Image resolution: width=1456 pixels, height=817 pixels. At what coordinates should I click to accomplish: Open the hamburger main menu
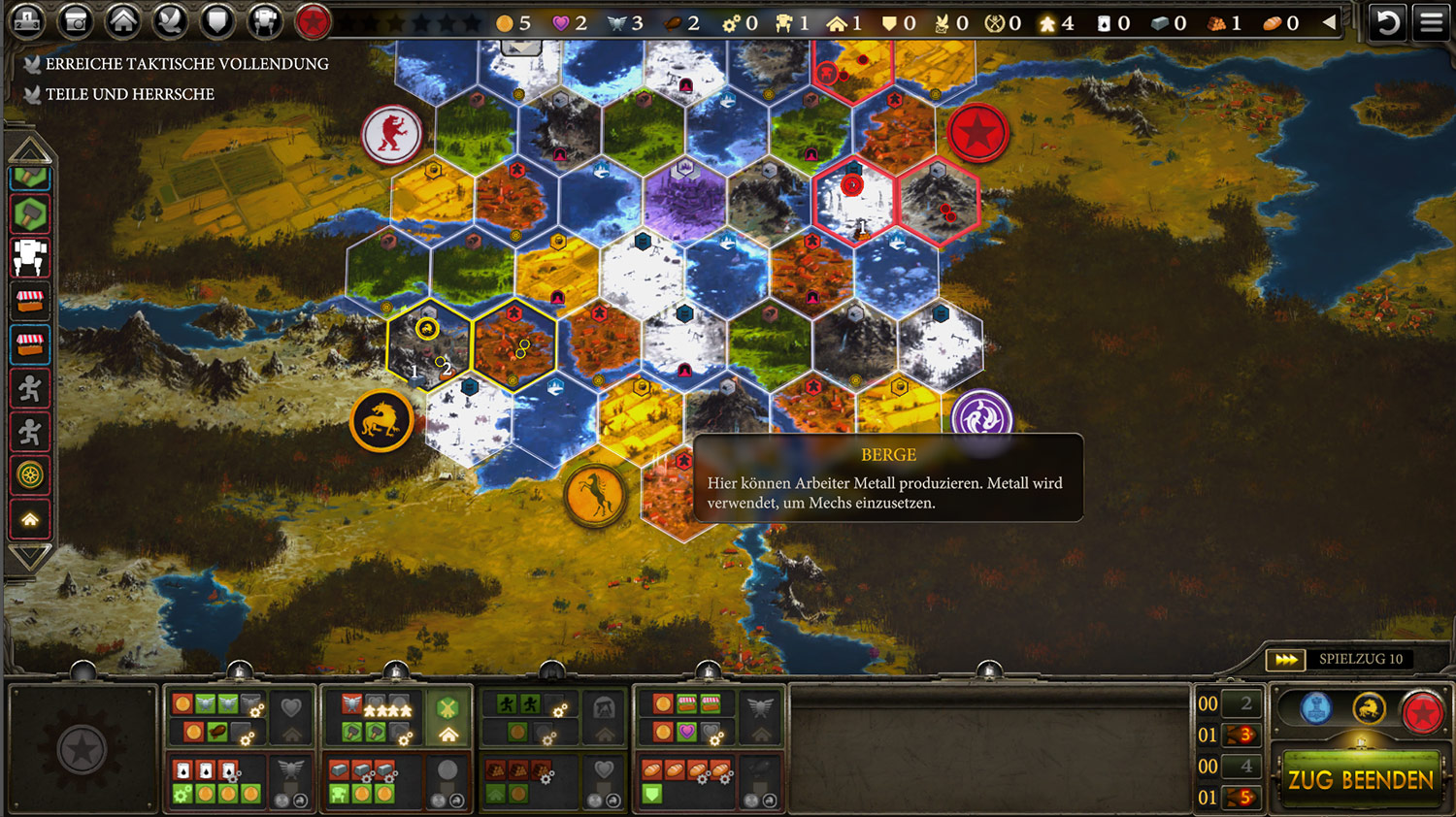pos(1431,21)
